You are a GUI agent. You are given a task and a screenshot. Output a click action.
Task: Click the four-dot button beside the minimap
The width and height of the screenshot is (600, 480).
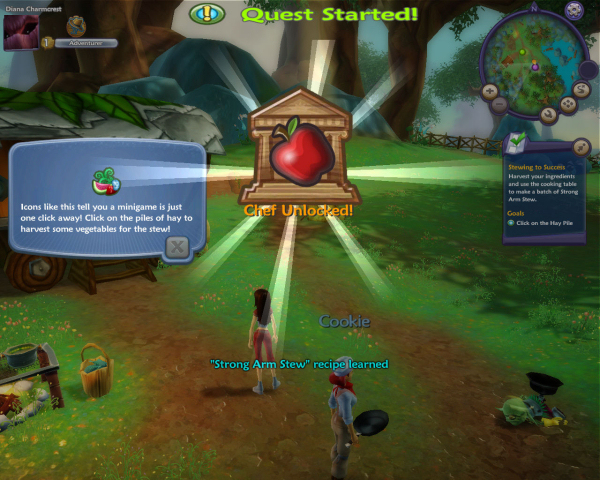[x=568, y=102]
